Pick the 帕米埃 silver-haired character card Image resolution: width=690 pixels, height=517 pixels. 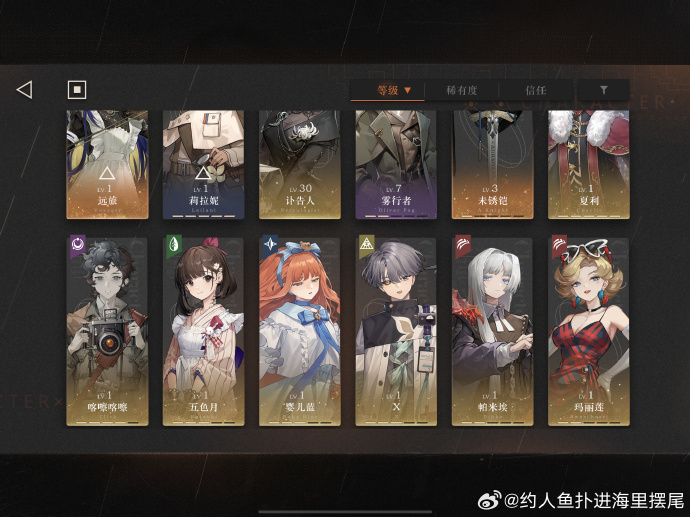492,330
